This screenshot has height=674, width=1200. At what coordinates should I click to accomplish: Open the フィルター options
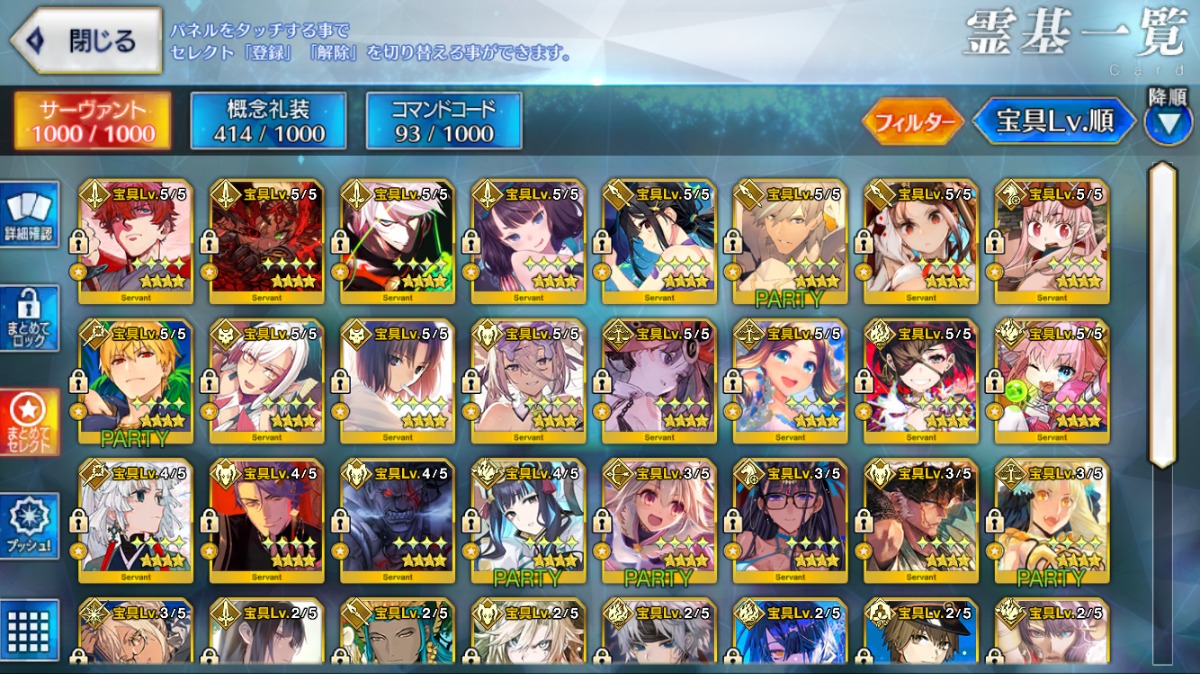[x=912, y=122]
